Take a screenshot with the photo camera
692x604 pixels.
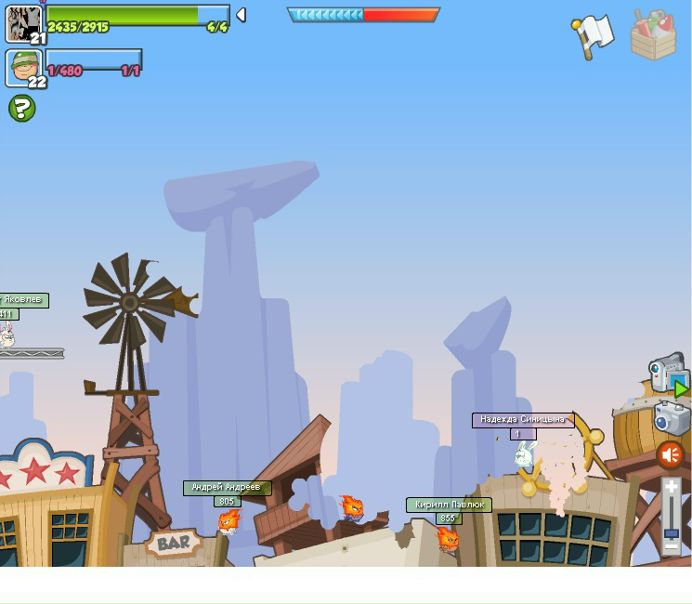point(672,417)
